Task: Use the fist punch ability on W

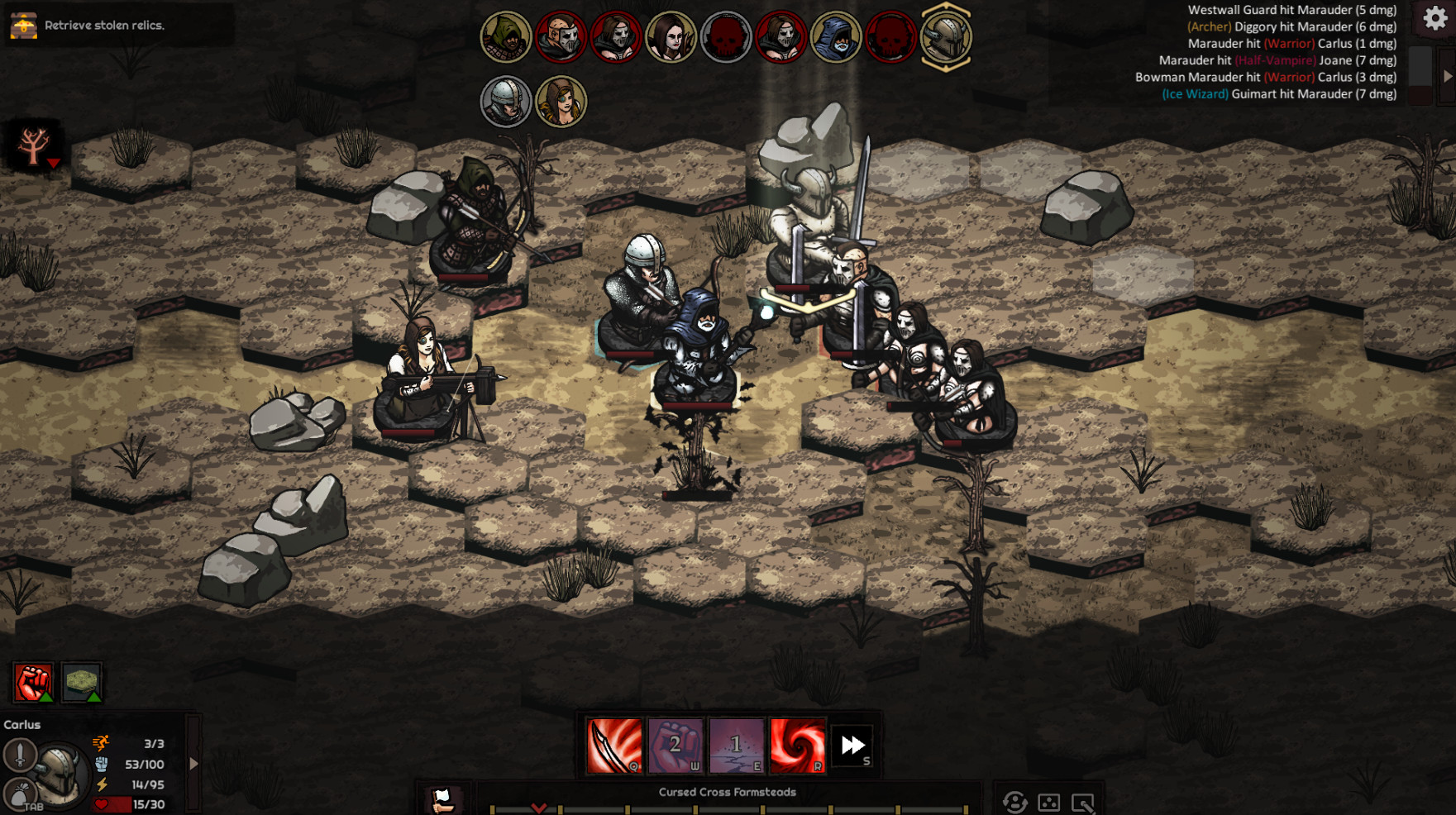Action: pos(675,745)
